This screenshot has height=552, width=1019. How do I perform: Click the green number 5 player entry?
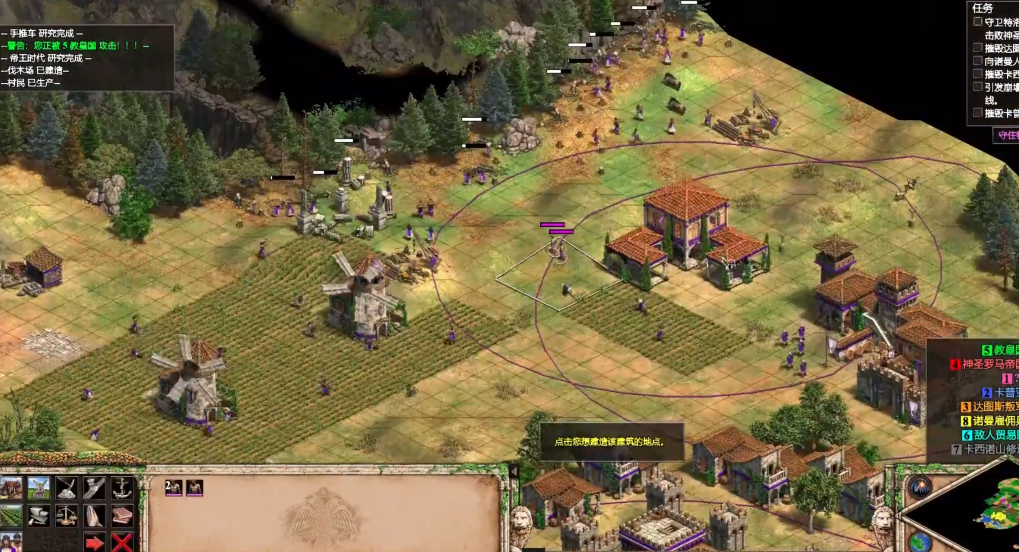(x=990, y=350)
